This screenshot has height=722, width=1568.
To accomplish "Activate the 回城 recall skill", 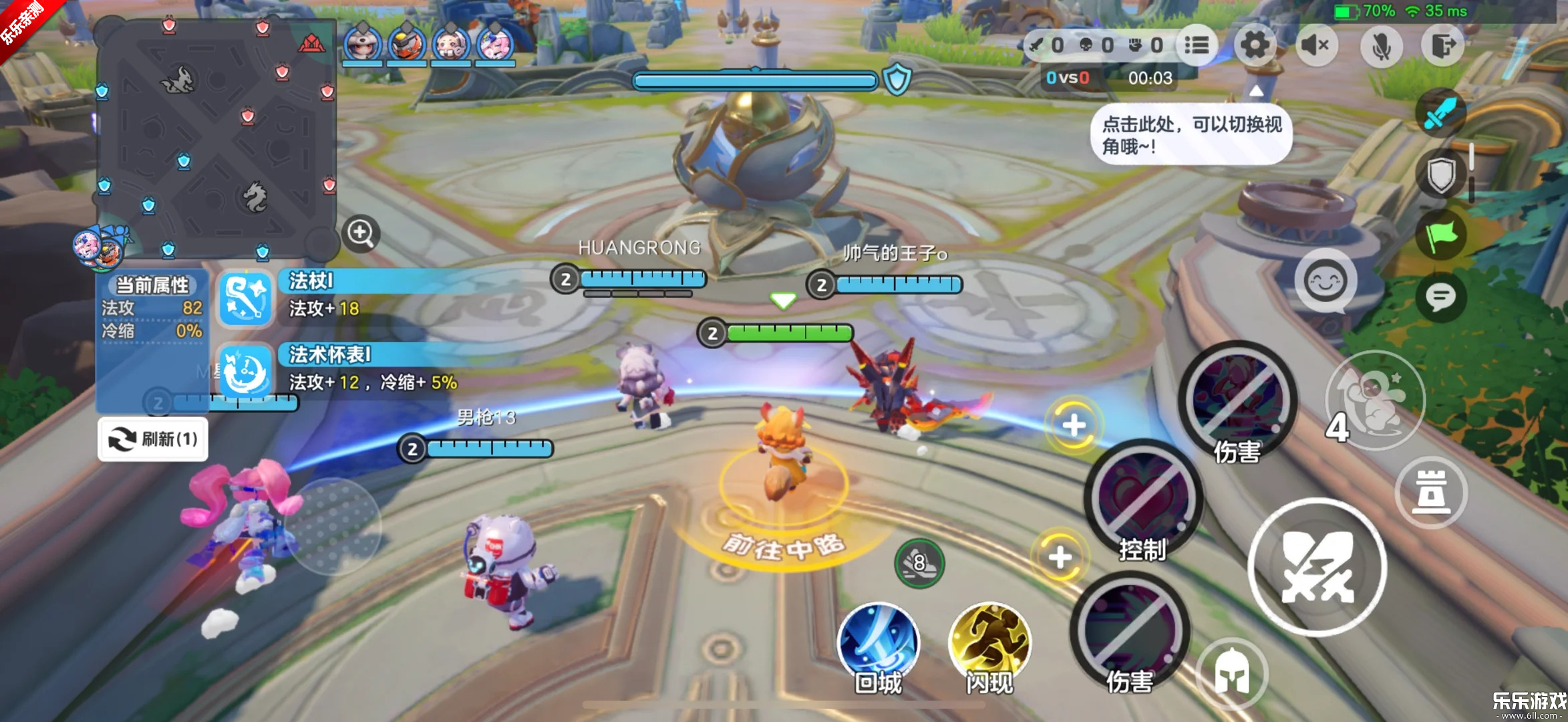I will (878, 643).
